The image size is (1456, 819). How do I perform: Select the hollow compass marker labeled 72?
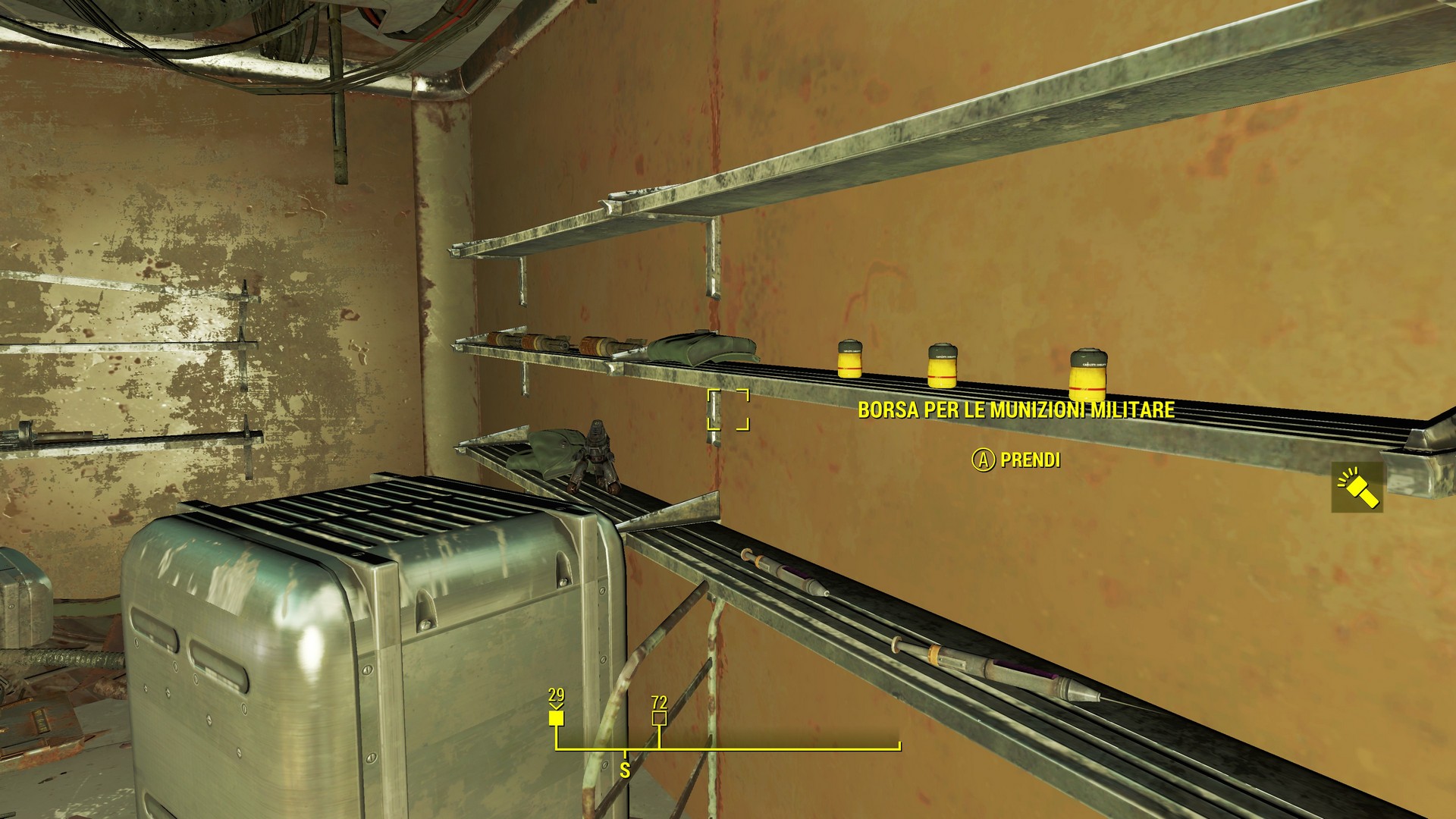pos(659,717)
